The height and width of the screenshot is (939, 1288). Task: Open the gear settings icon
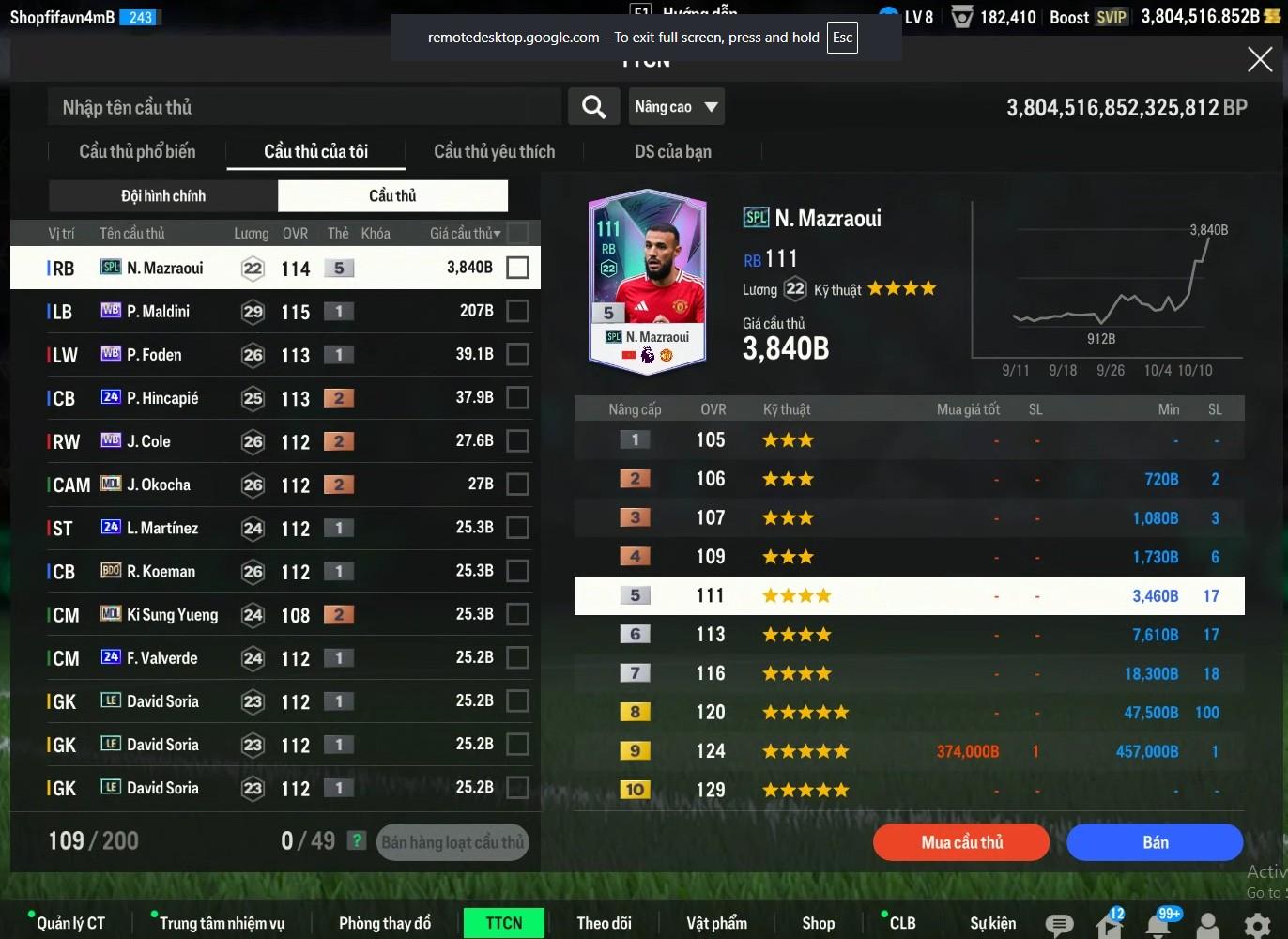1257,925
